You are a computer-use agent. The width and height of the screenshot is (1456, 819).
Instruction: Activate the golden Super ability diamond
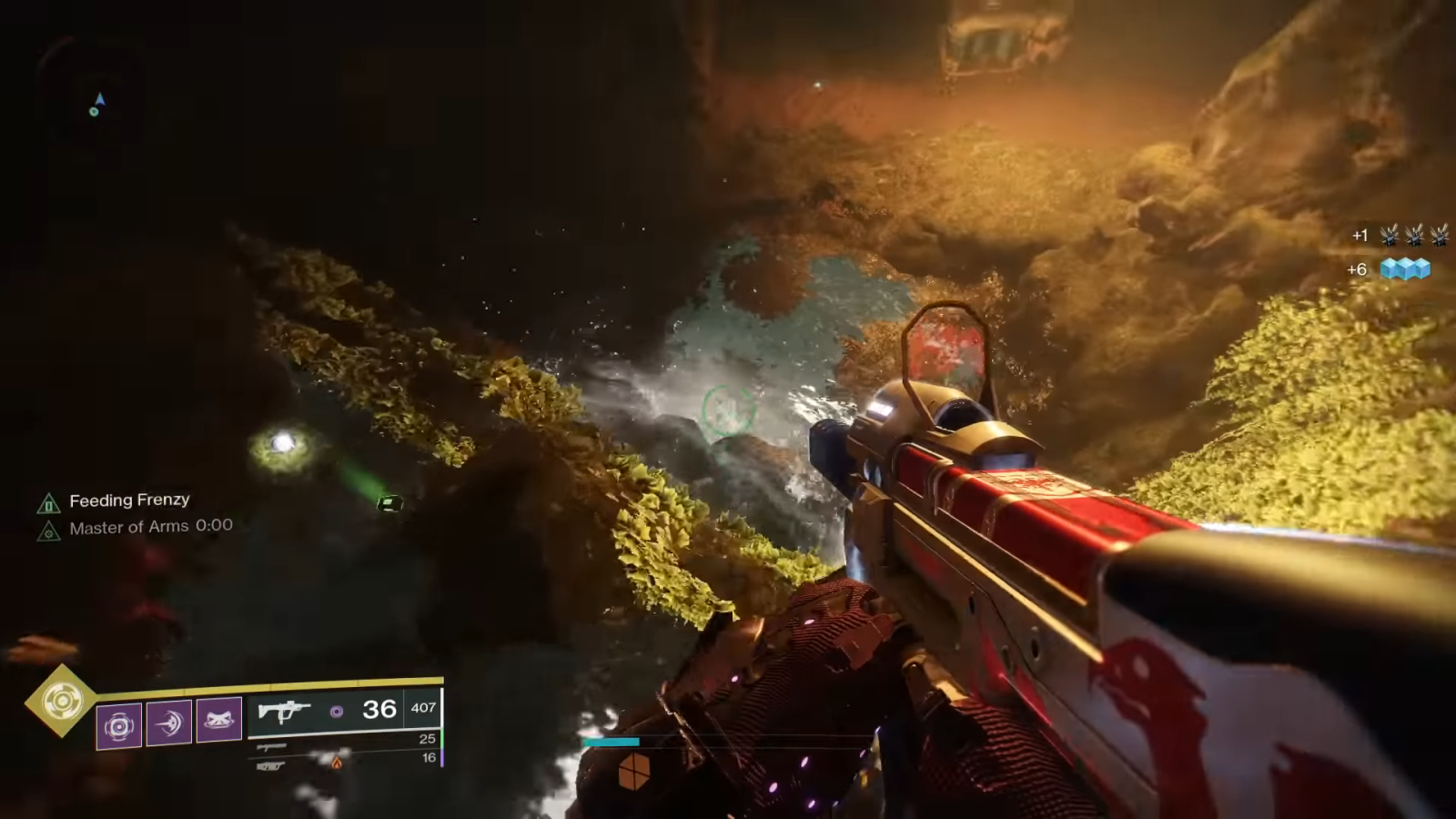point(61,700)
